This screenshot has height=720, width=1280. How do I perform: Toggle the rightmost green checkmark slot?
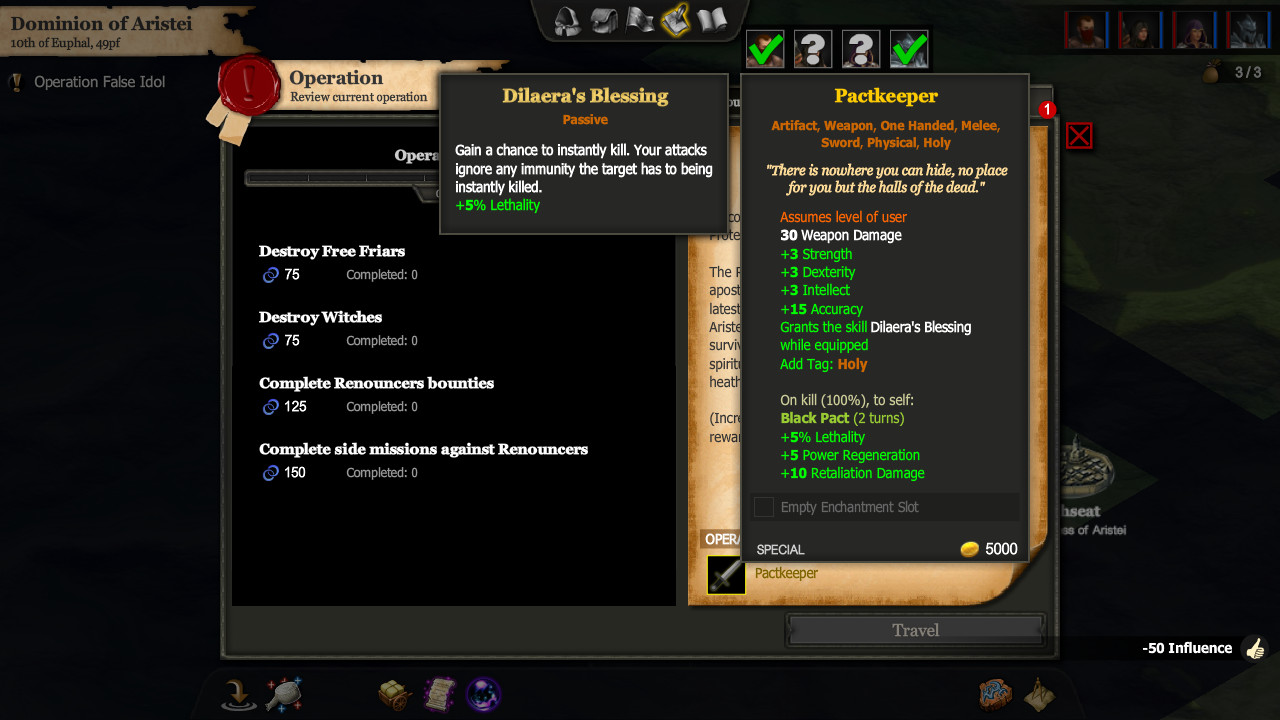click(x=908, y=48)
